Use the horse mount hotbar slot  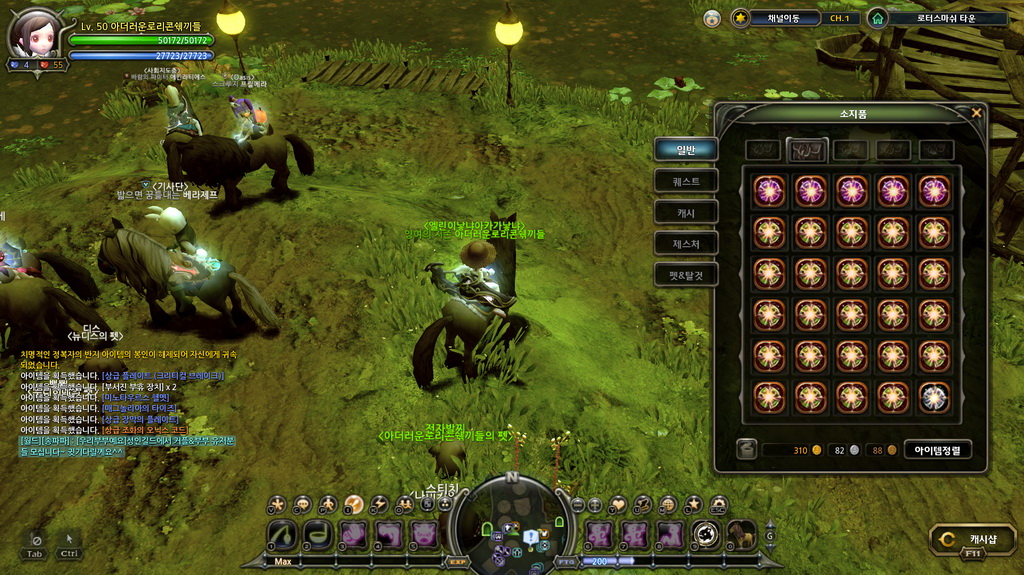pos(741,535)
